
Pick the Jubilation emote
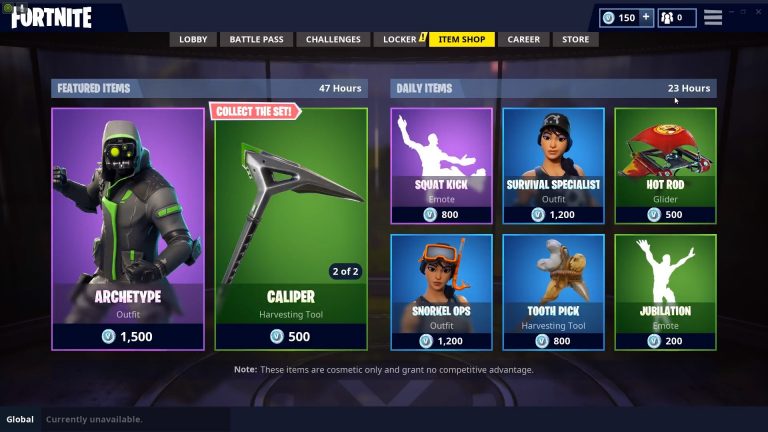pos(665,291)
